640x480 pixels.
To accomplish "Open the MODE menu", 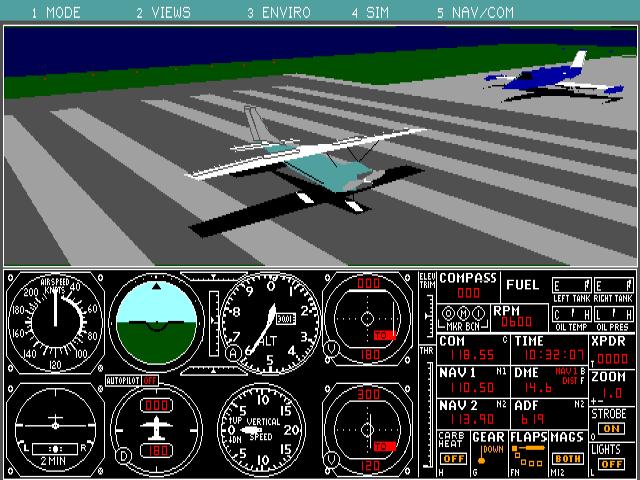I will tap(55, 13).
